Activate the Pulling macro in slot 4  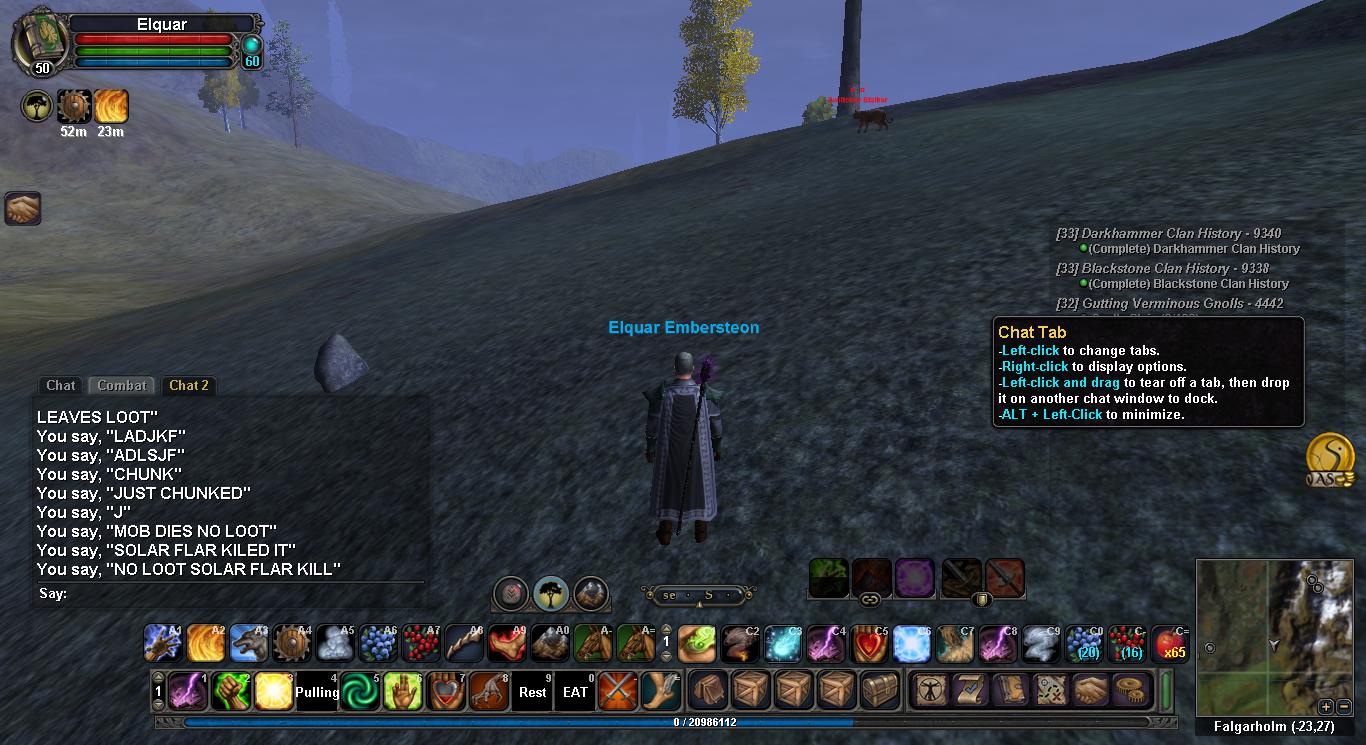click(x=317, y=692)
